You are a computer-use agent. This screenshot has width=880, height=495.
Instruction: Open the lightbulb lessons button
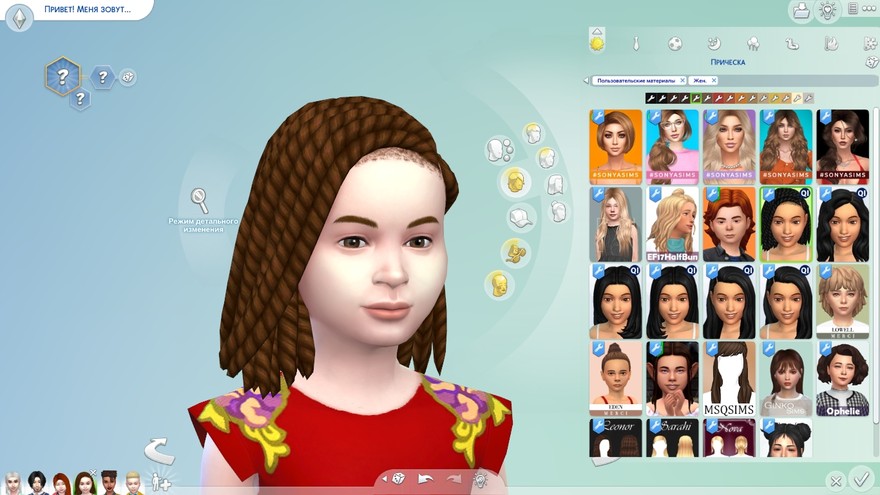click(x=828, y=10)
